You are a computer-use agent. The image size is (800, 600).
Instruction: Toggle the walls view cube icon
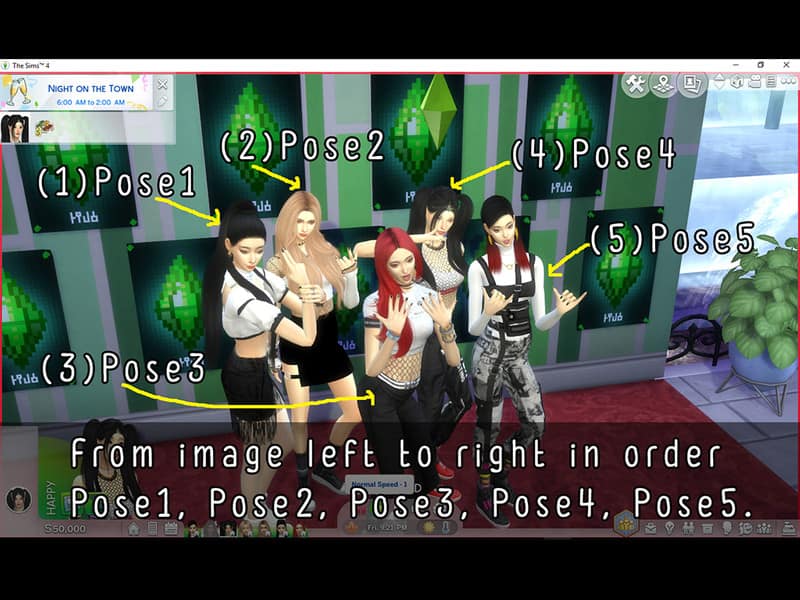tap(738, 83)
